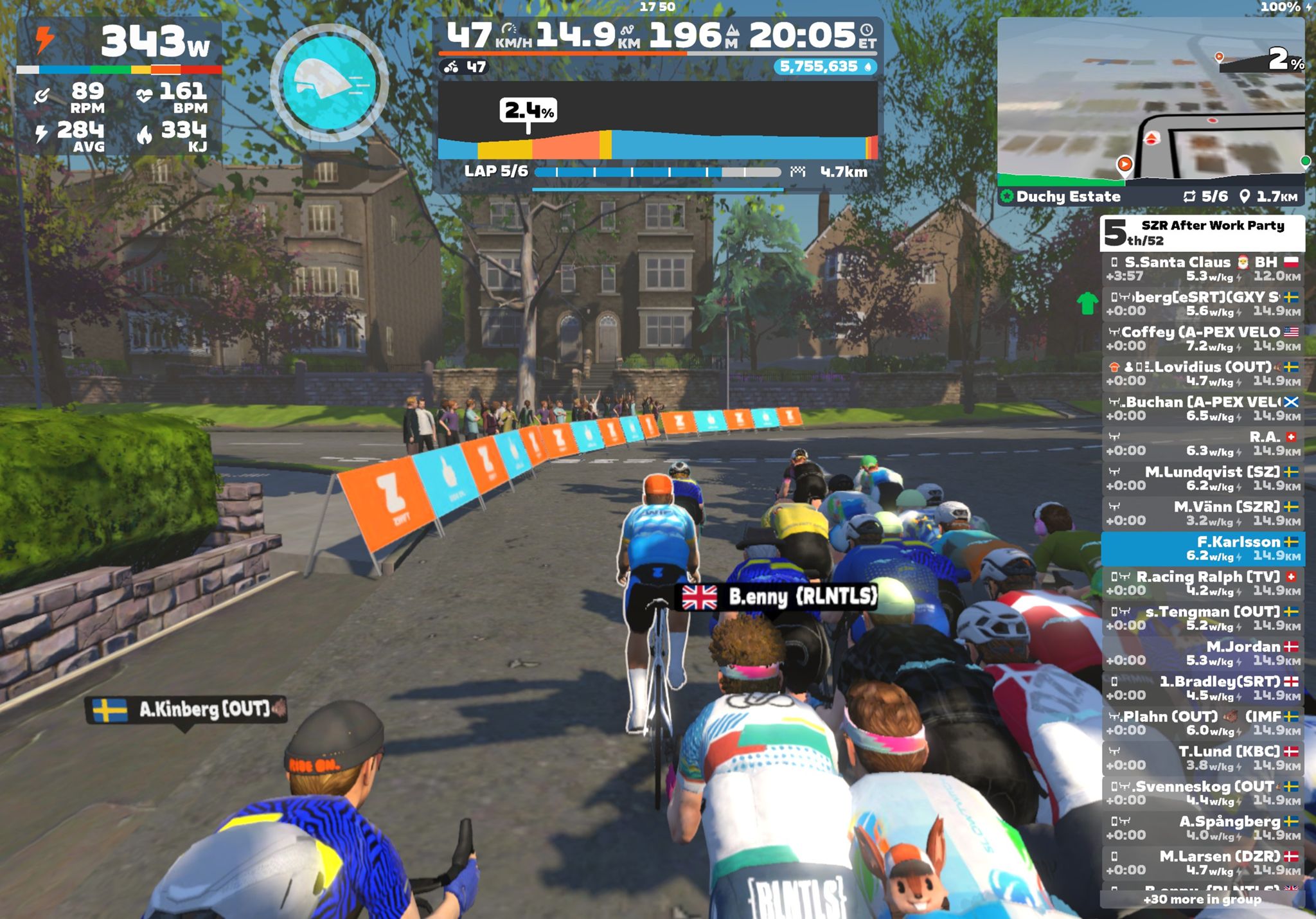Choose M.Larsen (DZR) rider row
The width and height of the screenshot is (1316, 919).
pos(1202,862)
